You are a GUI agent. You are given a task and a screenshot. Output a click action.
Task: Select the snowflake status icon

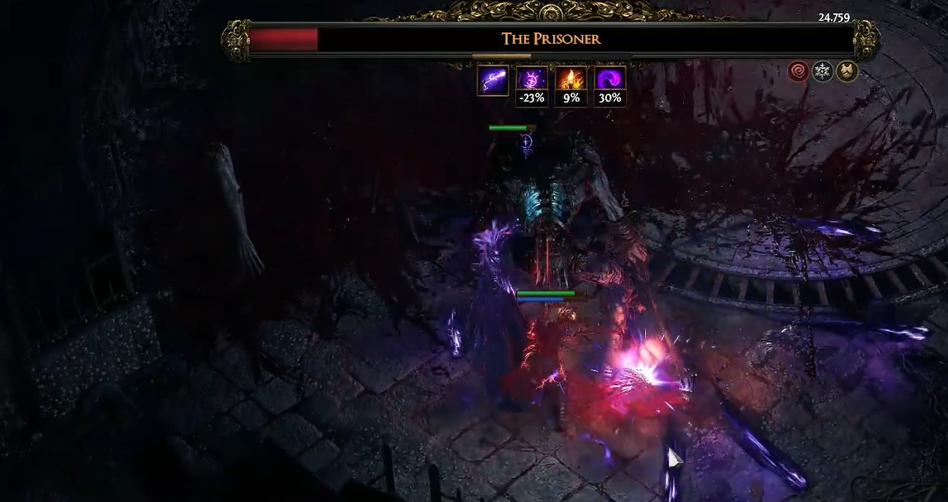click(822, 71)
